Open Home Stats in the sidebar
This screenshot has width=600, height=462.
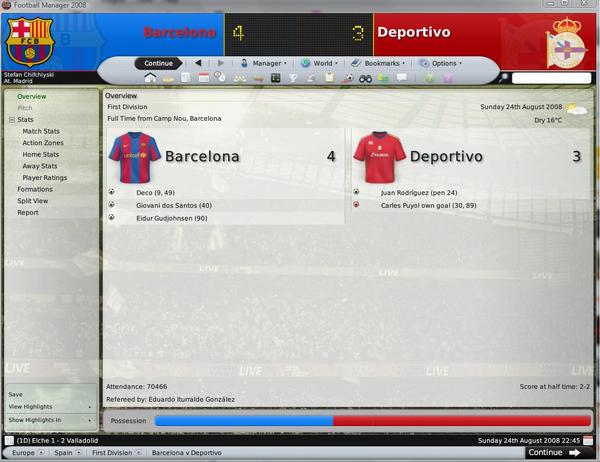(x=40, y=154)
